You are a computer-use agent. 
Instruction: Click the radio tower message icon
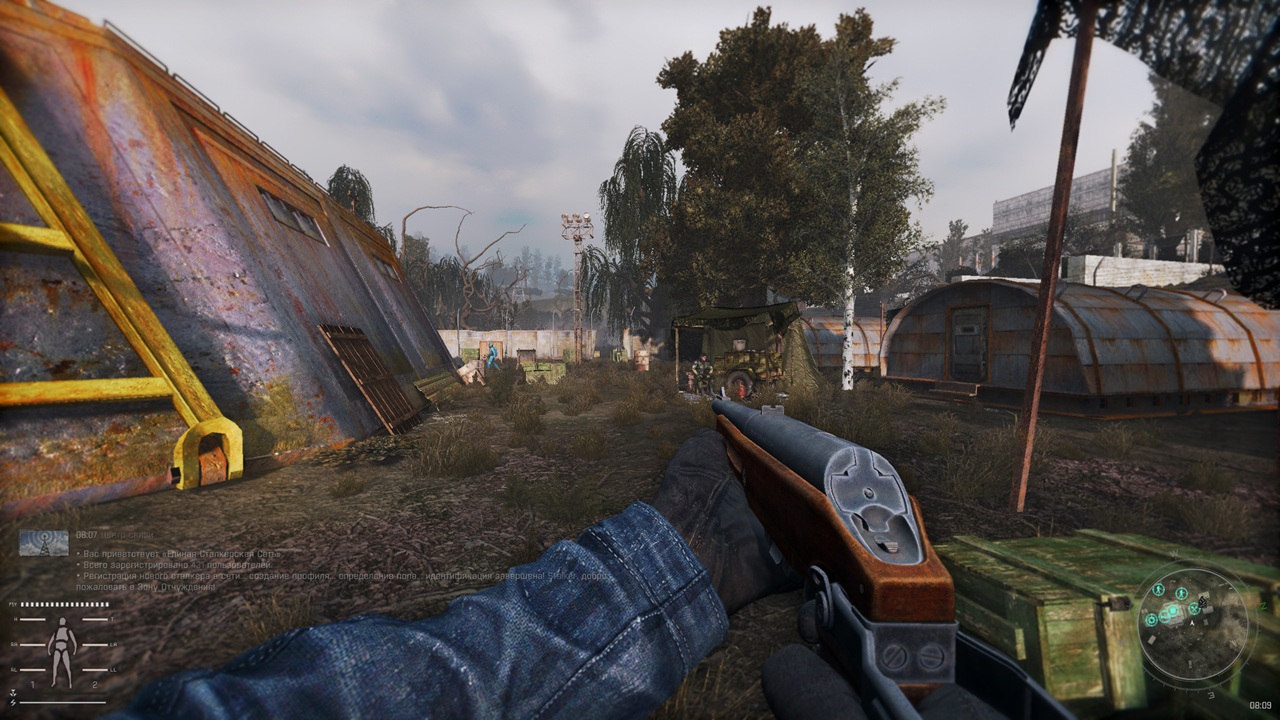pyautogui.click(x=44, y=542)
